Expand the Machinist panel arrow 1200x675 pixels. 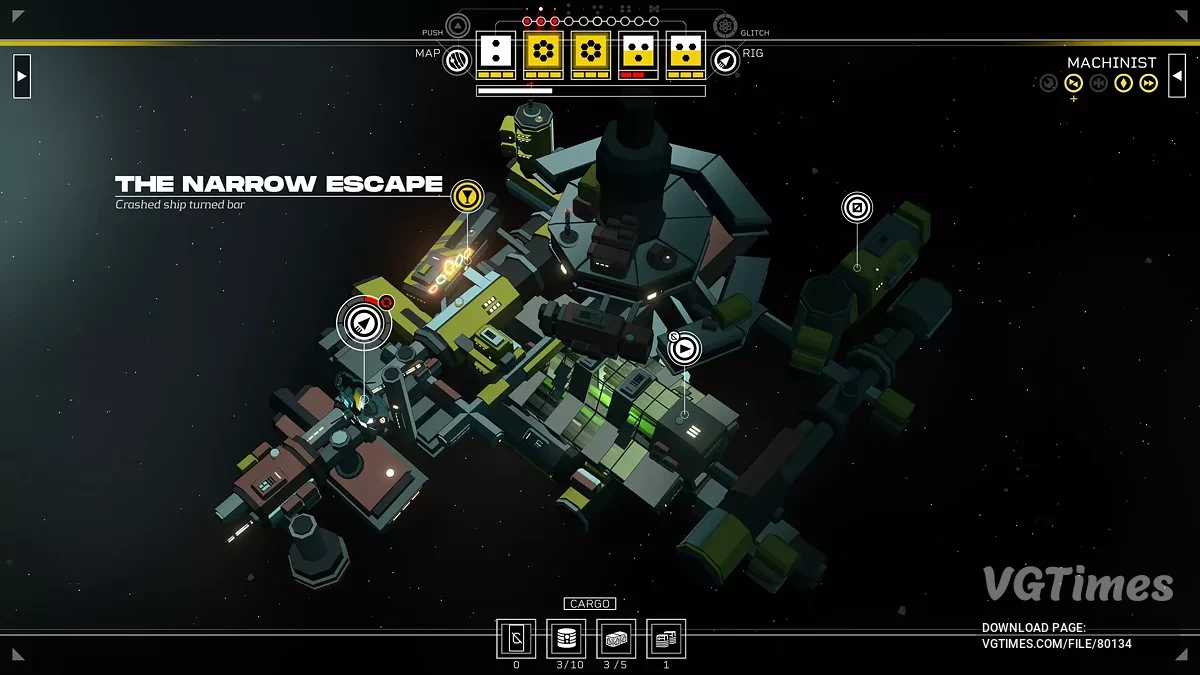click(x=1177, y=76)
